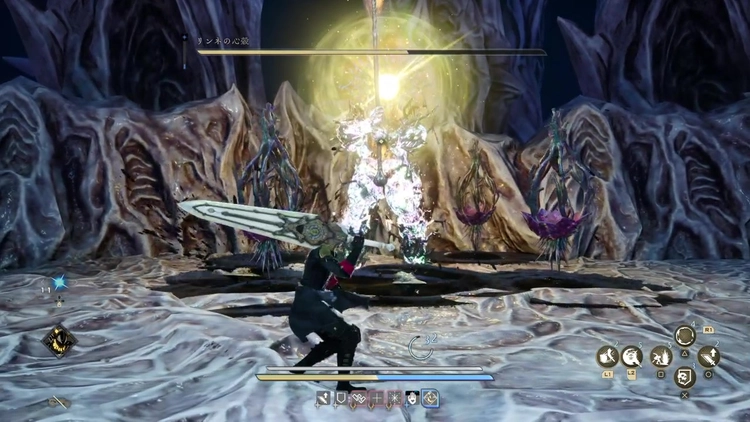The image size is (750, 422).
Task: Inspect the white face mask status icon
Action: (x=411, y=398)
